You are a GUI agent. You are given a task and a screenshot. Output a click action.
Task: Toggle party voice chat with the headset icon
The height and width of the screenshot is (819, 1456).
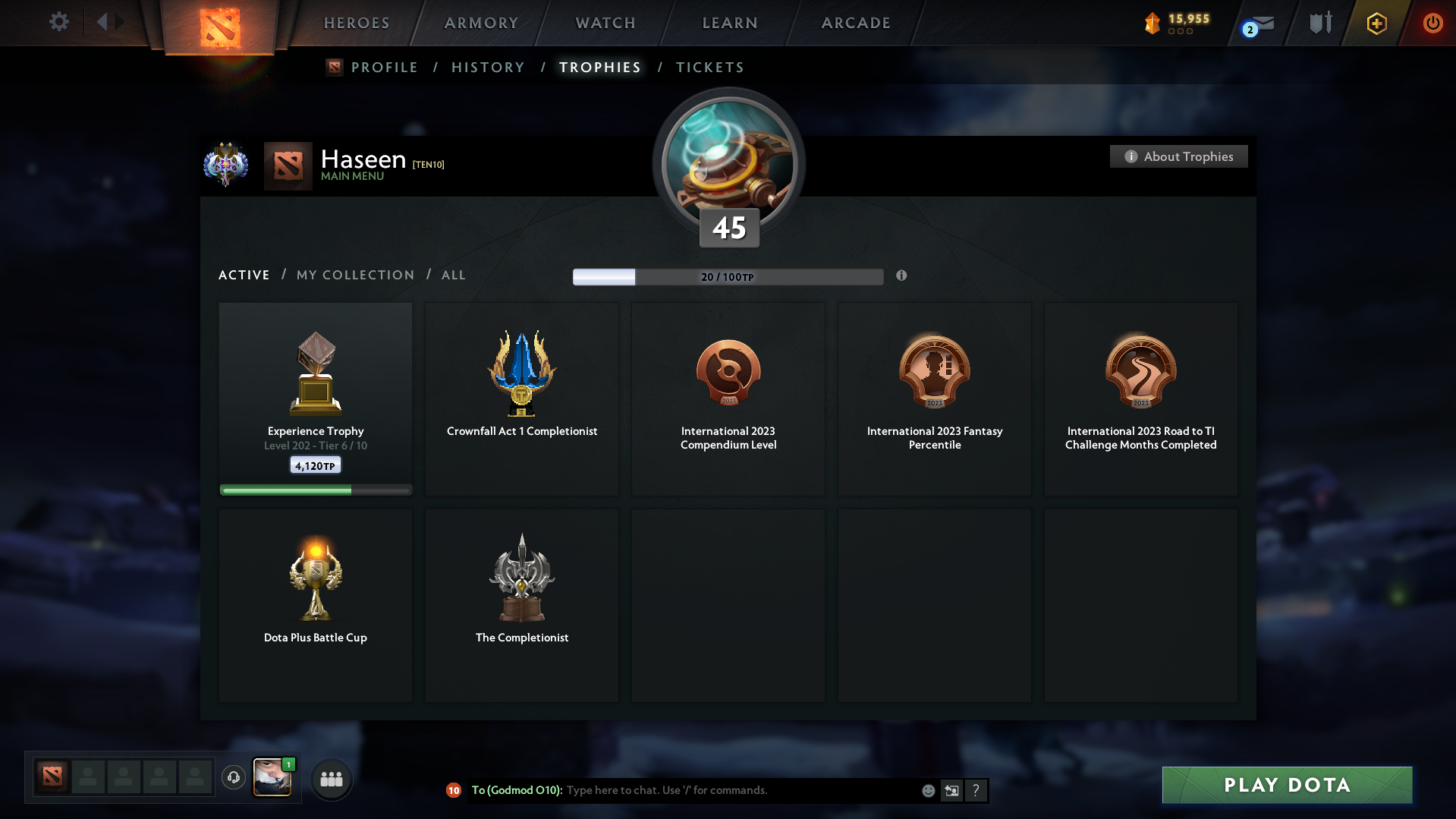pos(234,778)
